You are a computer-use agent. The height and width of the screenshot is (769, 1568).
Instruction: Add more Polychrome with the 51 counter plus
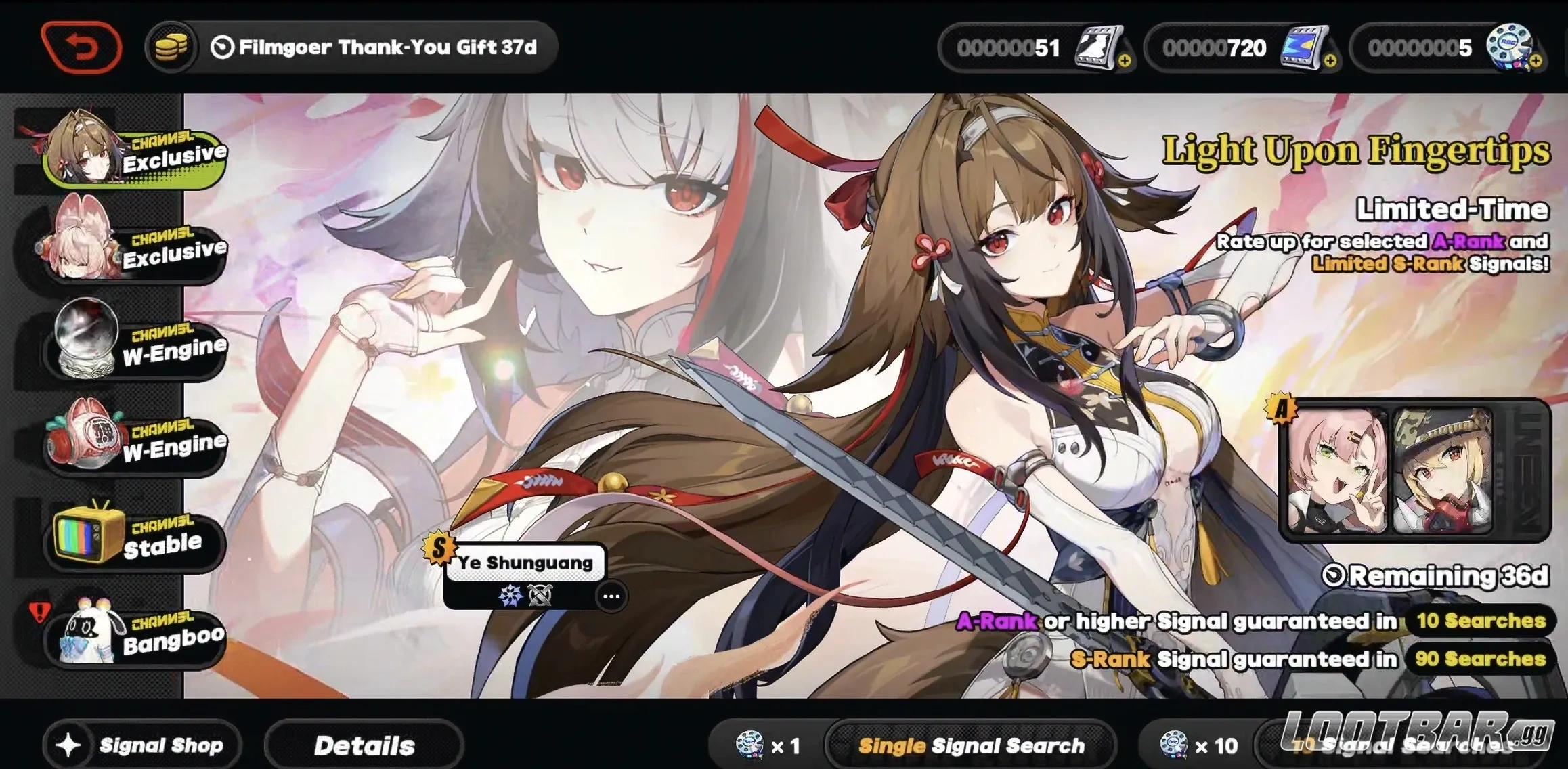pos(1125,62)
